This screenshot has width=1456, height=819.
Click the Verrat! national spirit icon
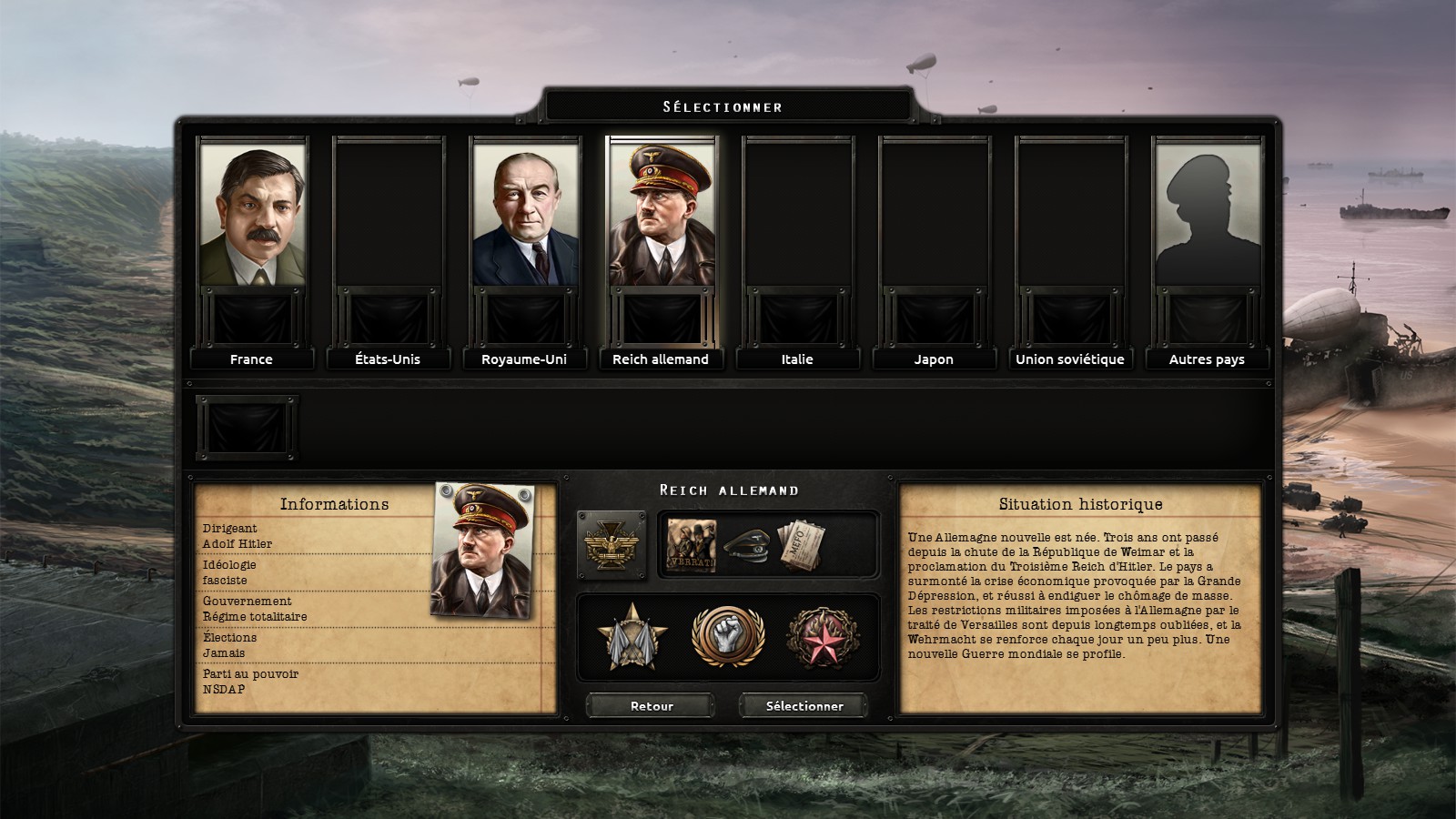click(x=694, y=543)
